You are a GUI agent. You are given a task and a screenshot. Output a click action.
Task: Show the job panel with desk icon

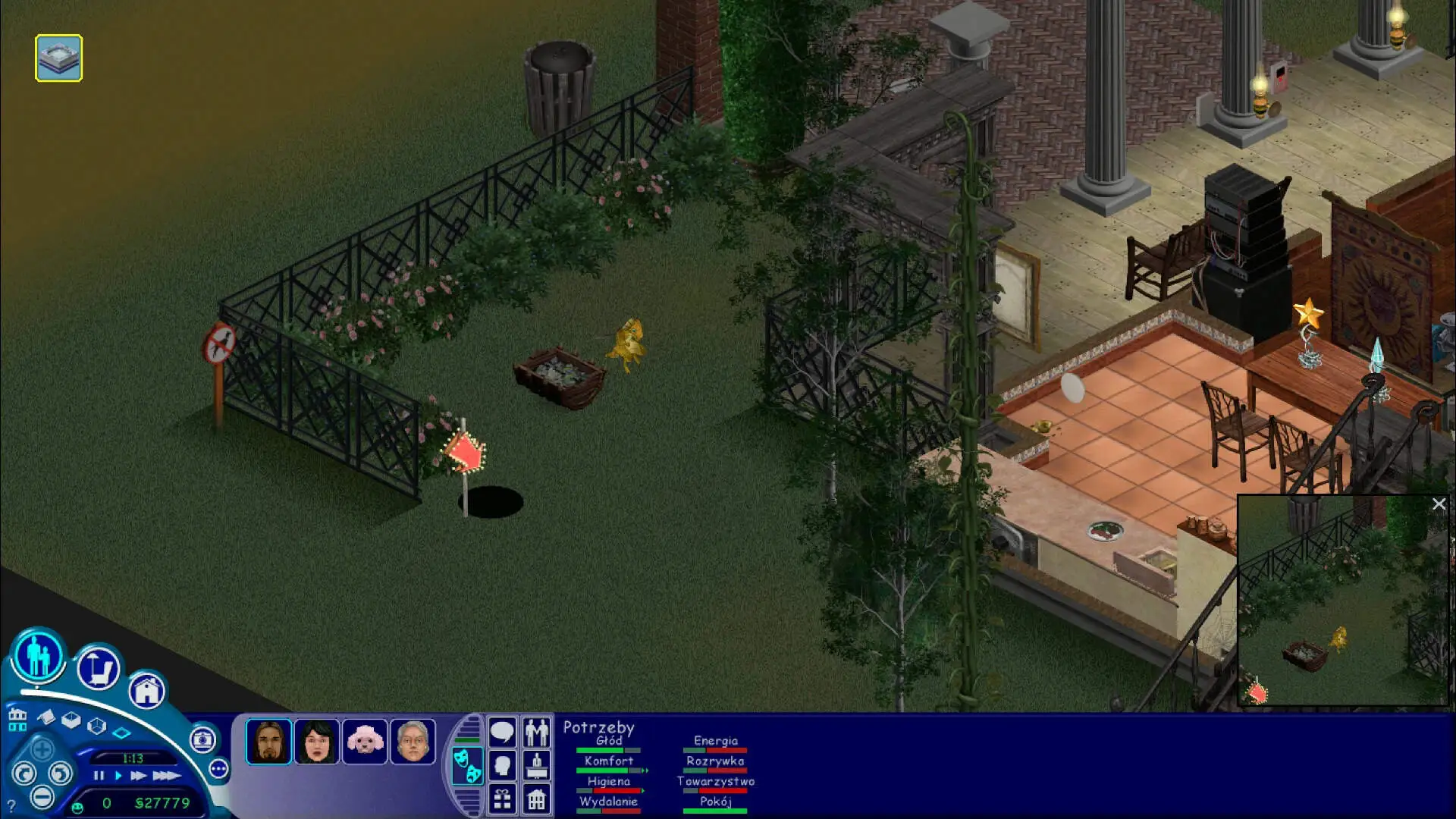[537, 766]
